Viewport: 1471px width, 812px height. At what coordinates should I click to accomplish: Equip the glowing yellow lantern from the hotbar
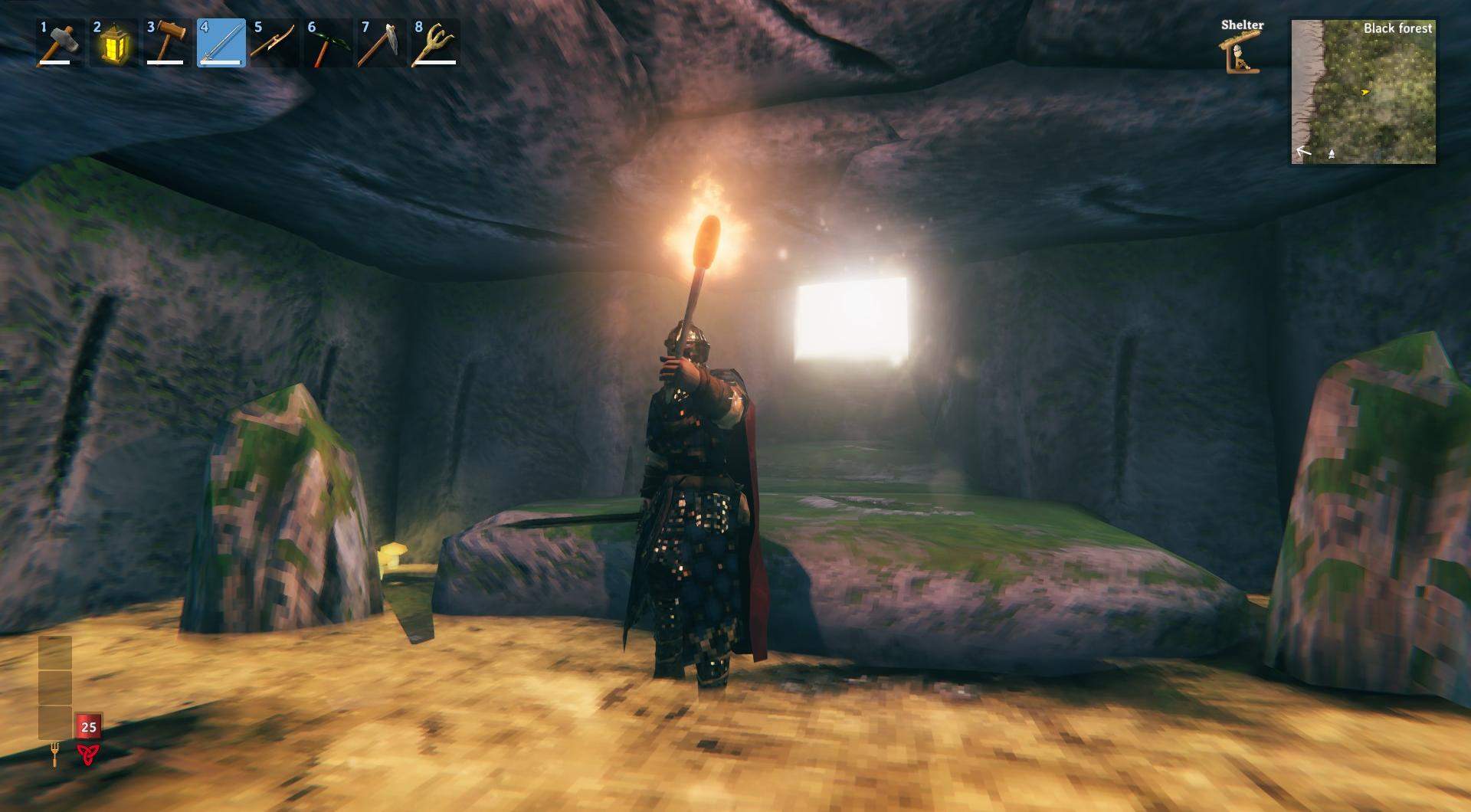tap(113, 44)
